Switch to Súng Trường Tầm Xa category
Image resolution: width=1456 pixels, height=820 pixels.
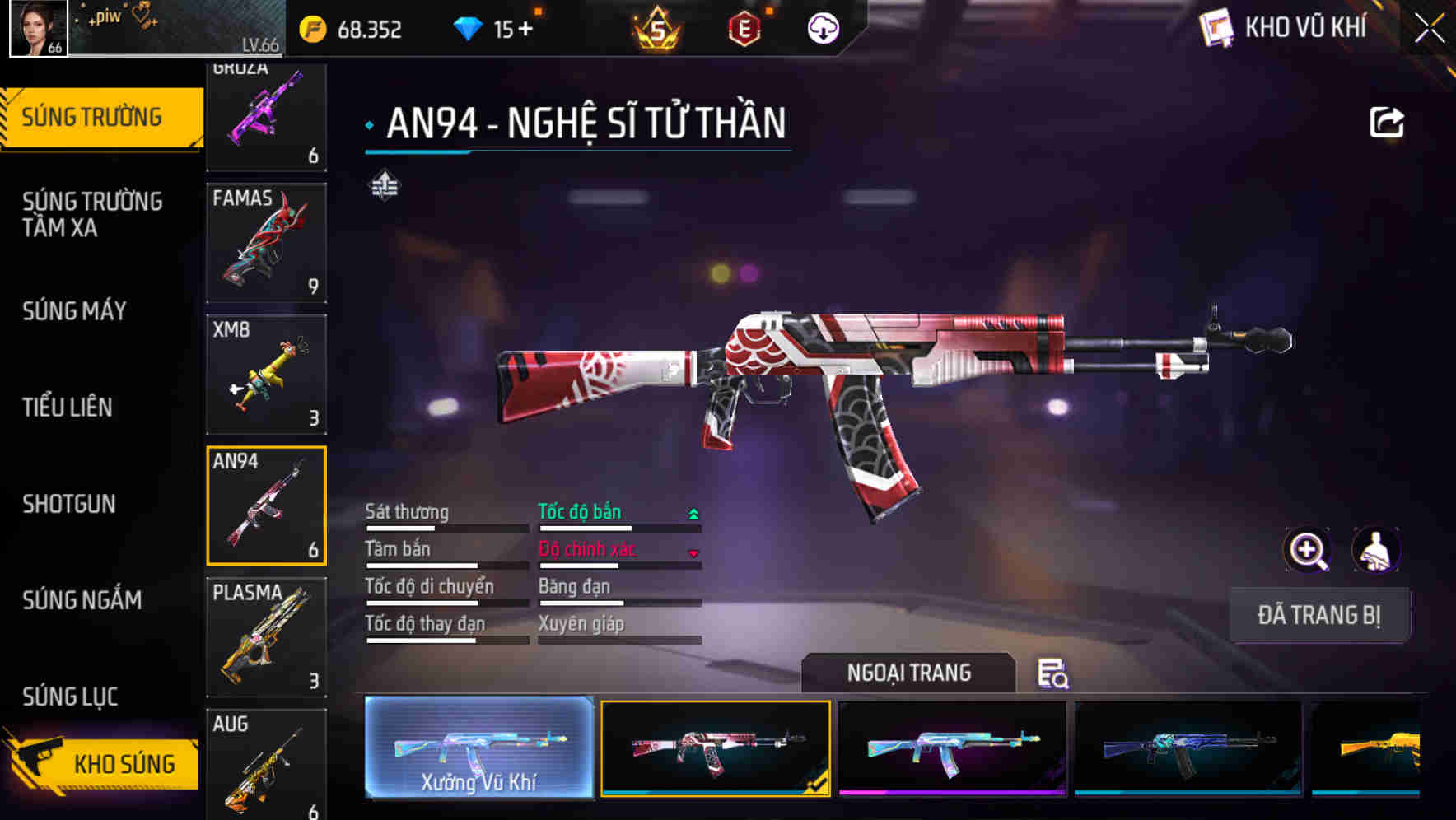tap(92, 214)
